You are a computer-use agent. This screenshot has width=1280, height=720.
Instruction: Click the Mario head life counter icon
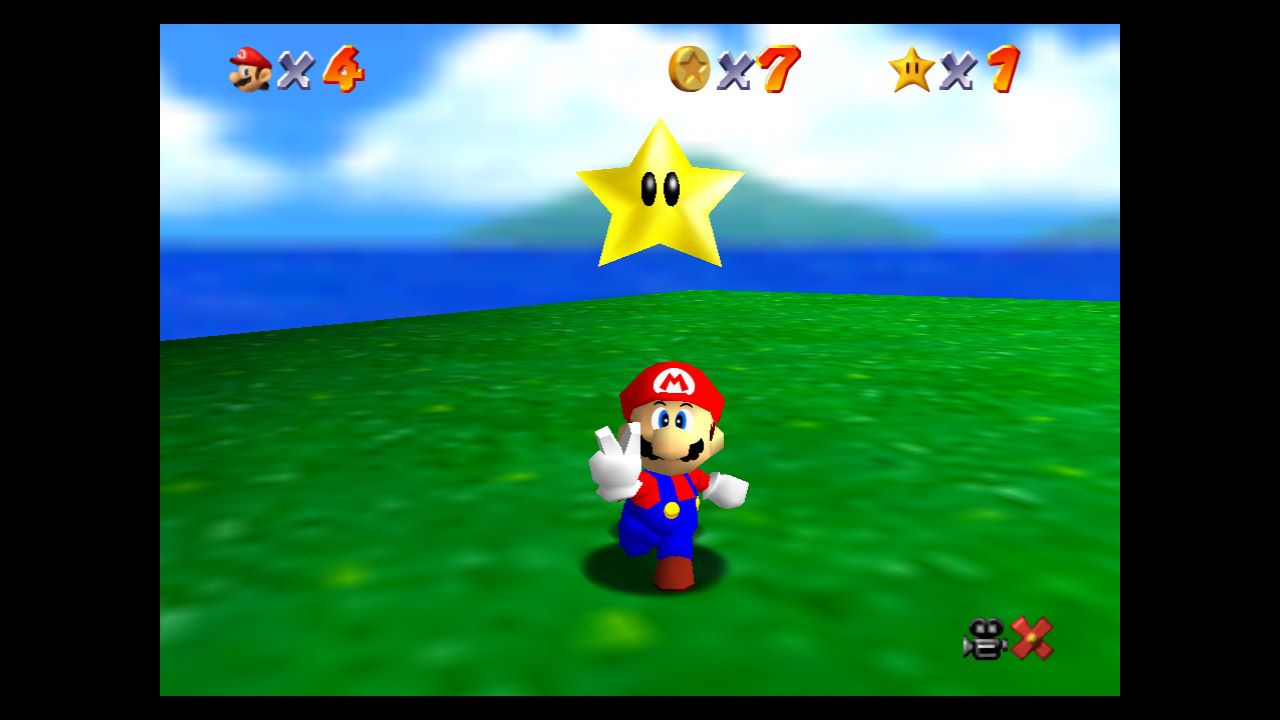(x=248, y=67)
